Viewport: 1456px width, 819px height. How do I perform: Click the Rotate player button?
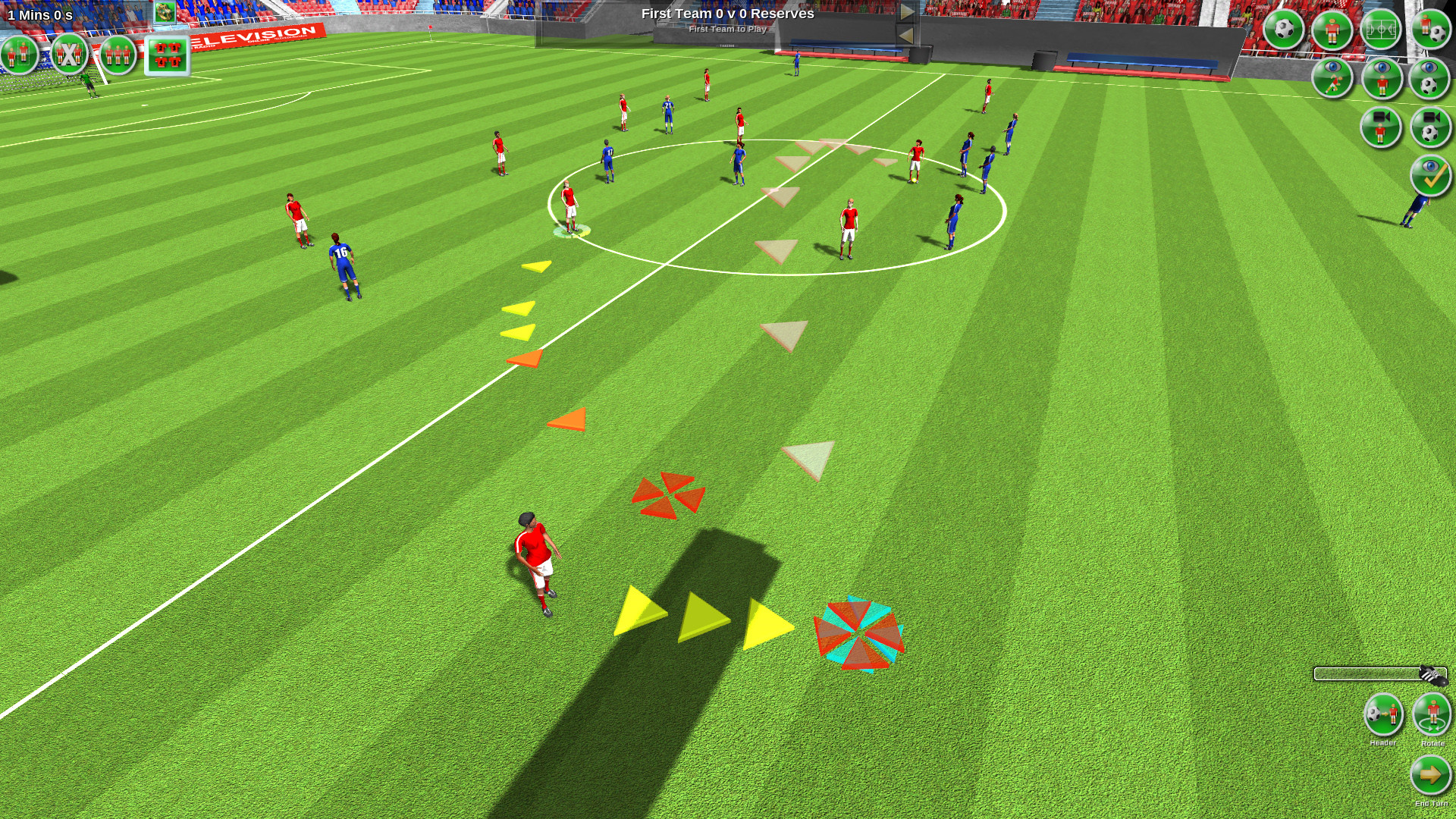coord(1432,715)
